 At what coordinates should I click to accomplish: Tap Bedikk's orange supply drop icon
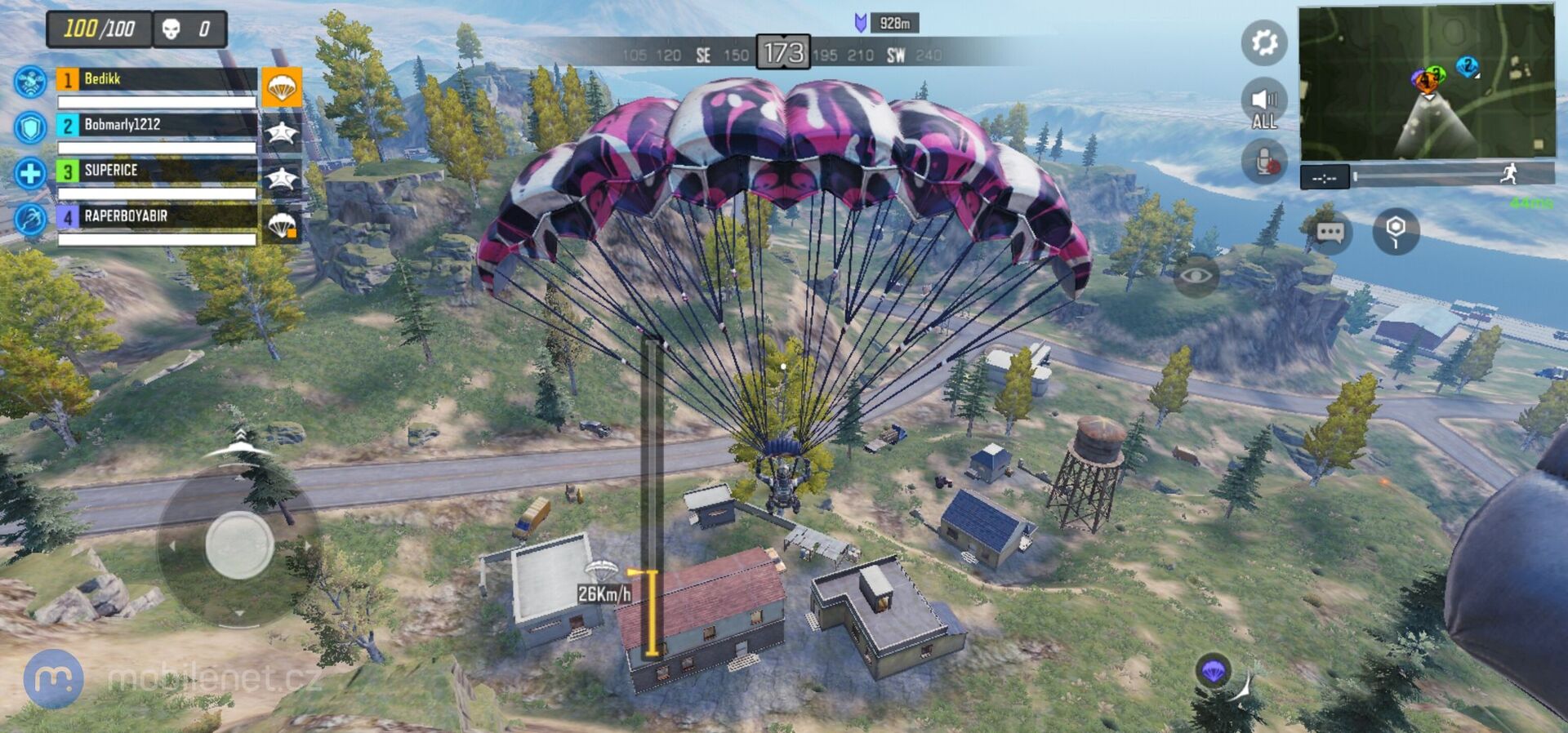282,87
